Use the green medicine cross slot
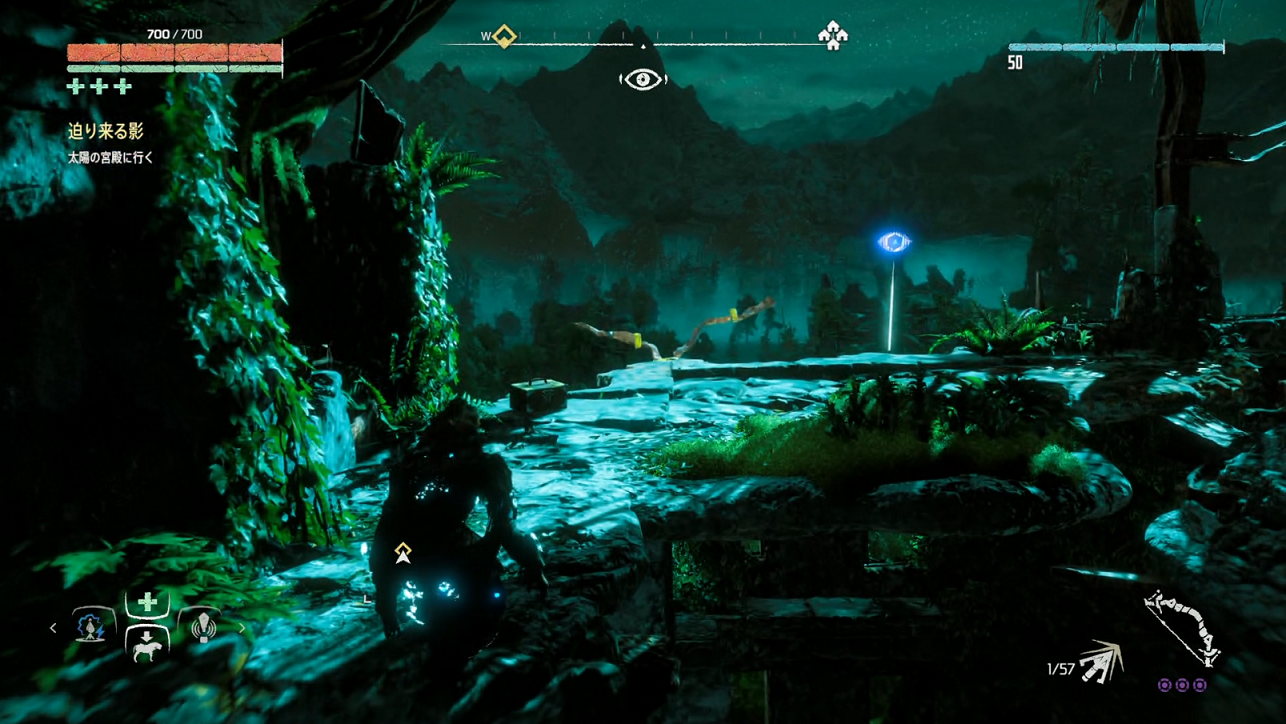The image size is (1286, 724). click(147, 602)
